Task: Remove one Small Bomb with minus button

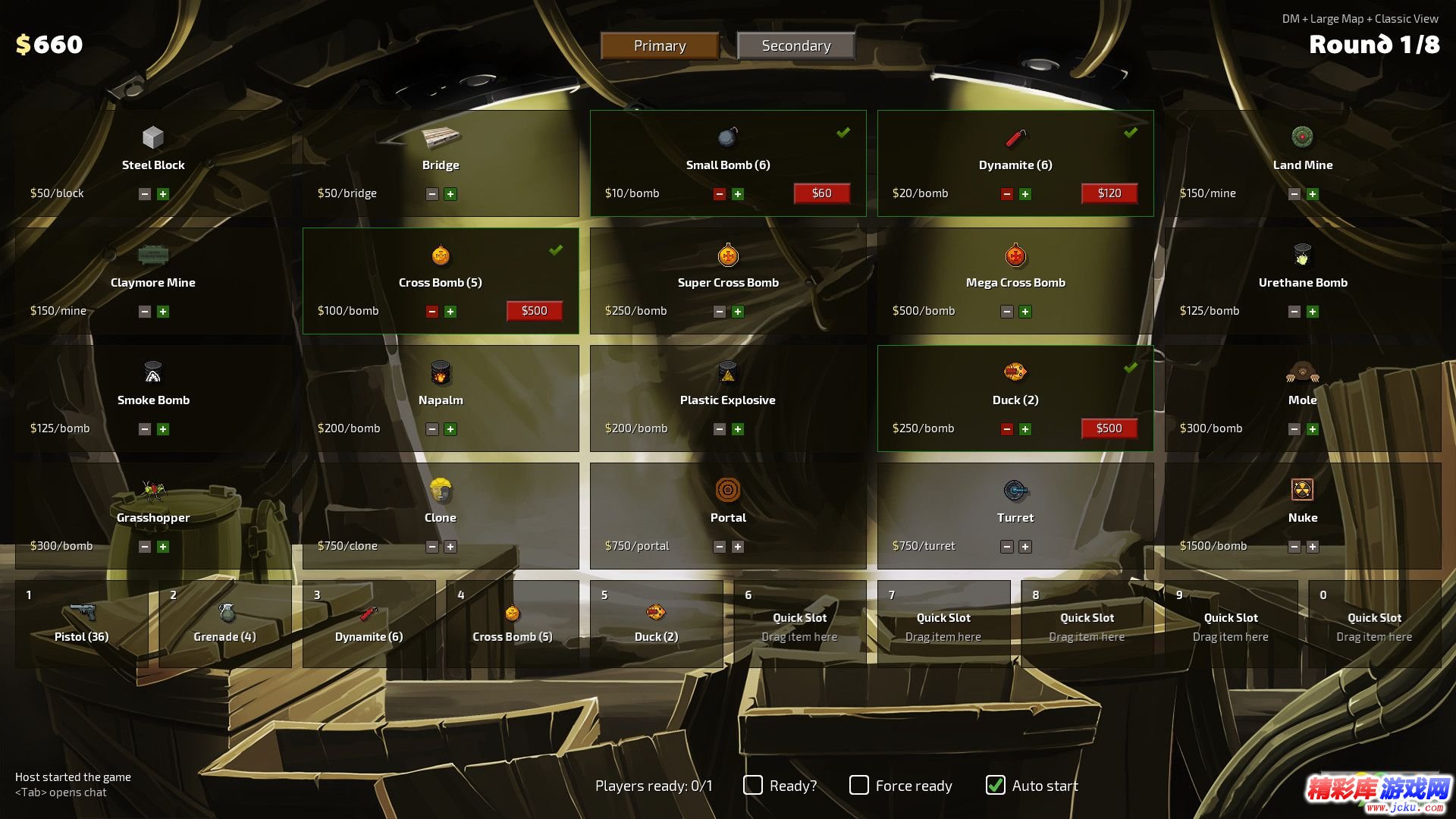Action: [x=720, y=194]
